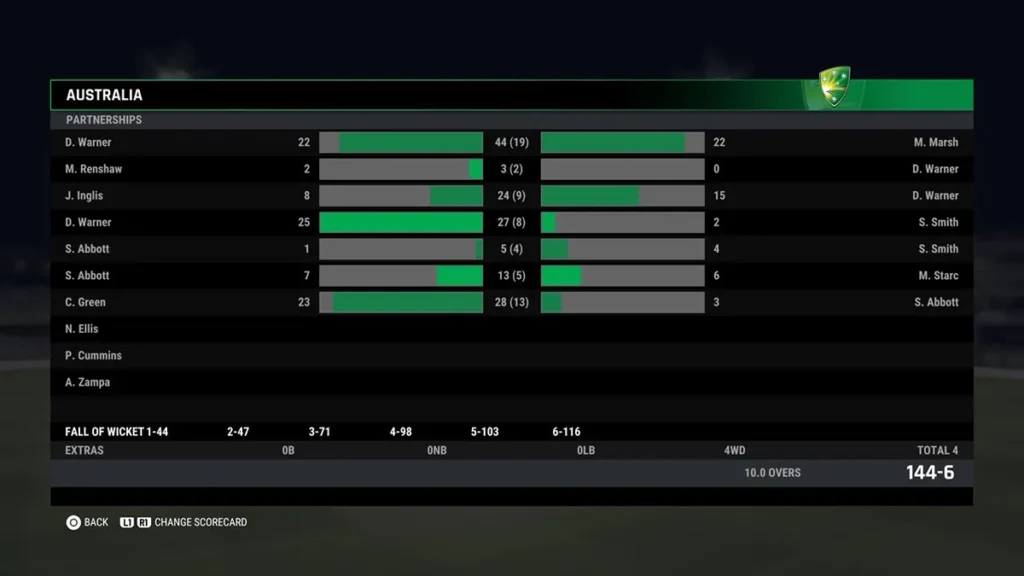1024x576 pixels.
Task: Click the Australia team crest
Action: point(834,87)
